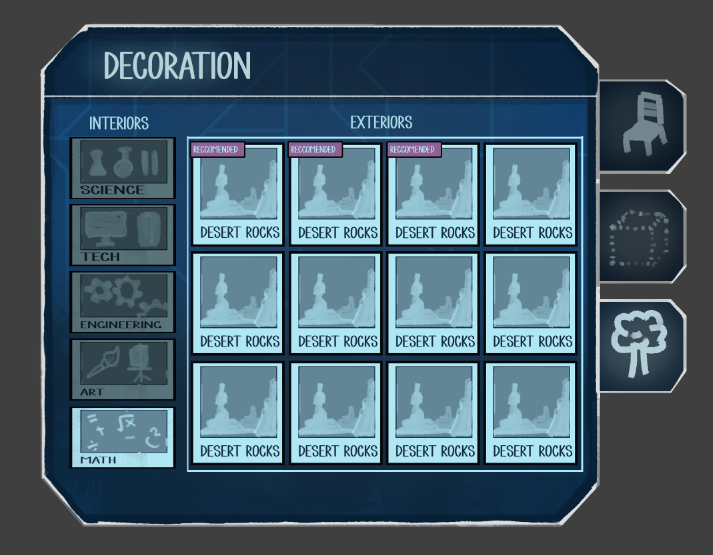Choose the Tech interior category
This screenshot has height=555, width=713.
coord(122,235)
